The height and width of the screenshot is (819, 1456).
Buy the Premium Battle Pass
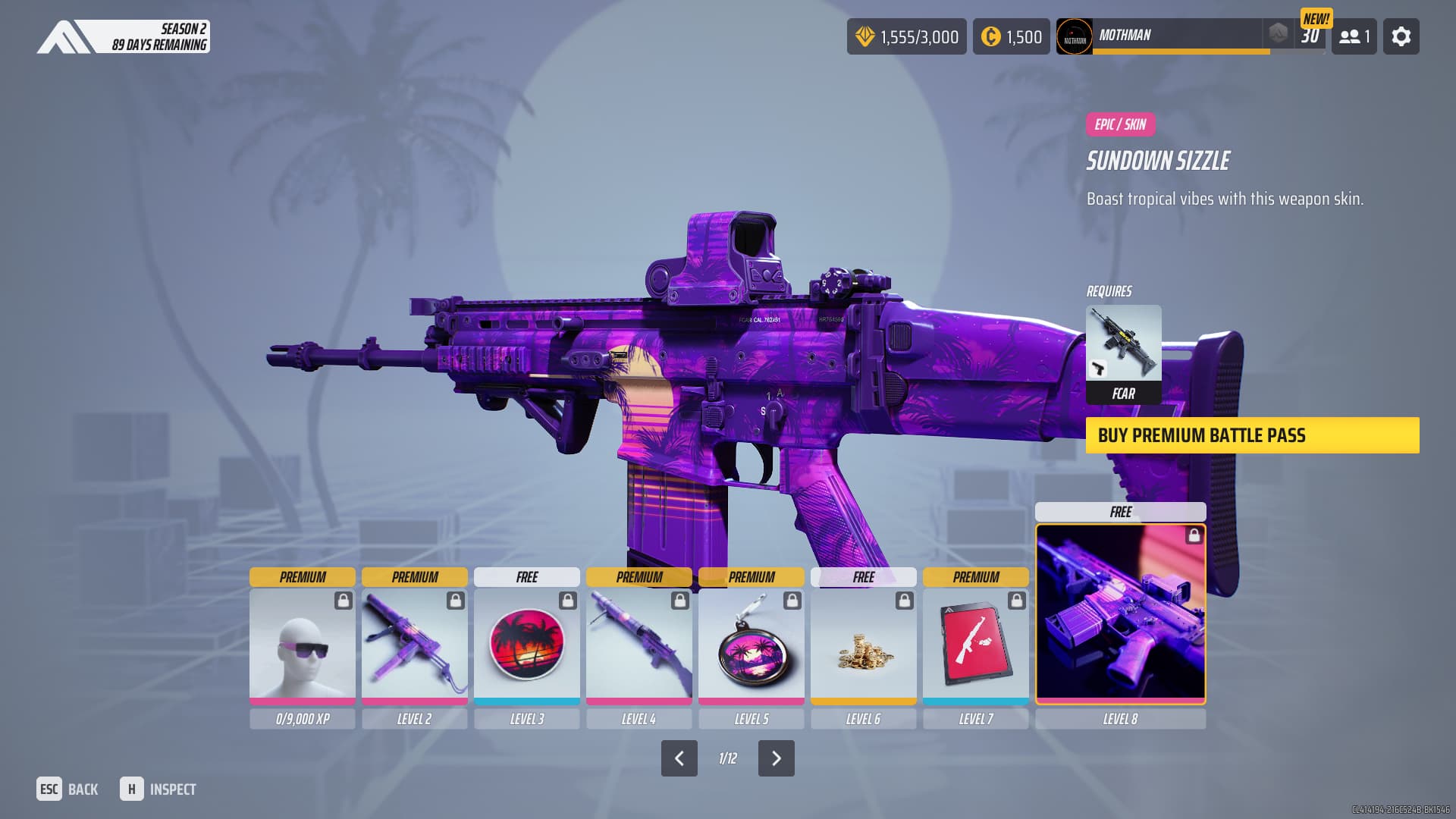coord(1252,435)
